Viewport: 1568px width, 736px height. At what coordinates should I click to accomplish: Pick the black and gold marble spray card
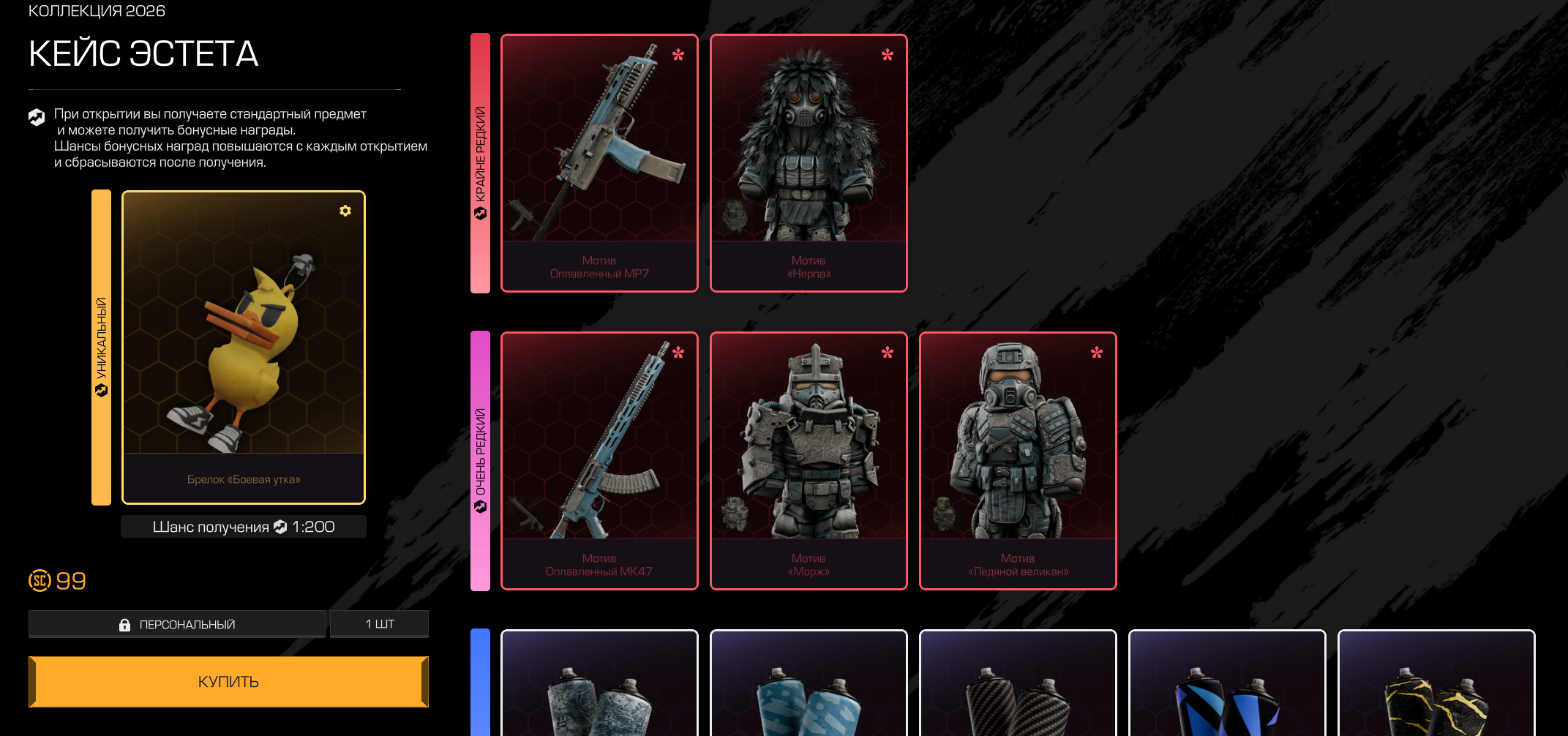coord(1436,688)
